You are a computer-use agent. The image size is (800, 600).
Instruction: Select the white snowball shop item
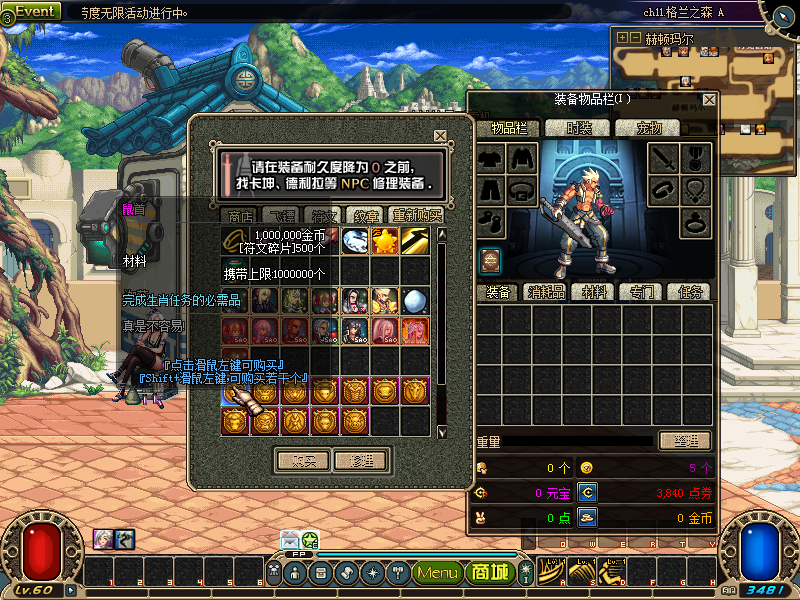415,300
